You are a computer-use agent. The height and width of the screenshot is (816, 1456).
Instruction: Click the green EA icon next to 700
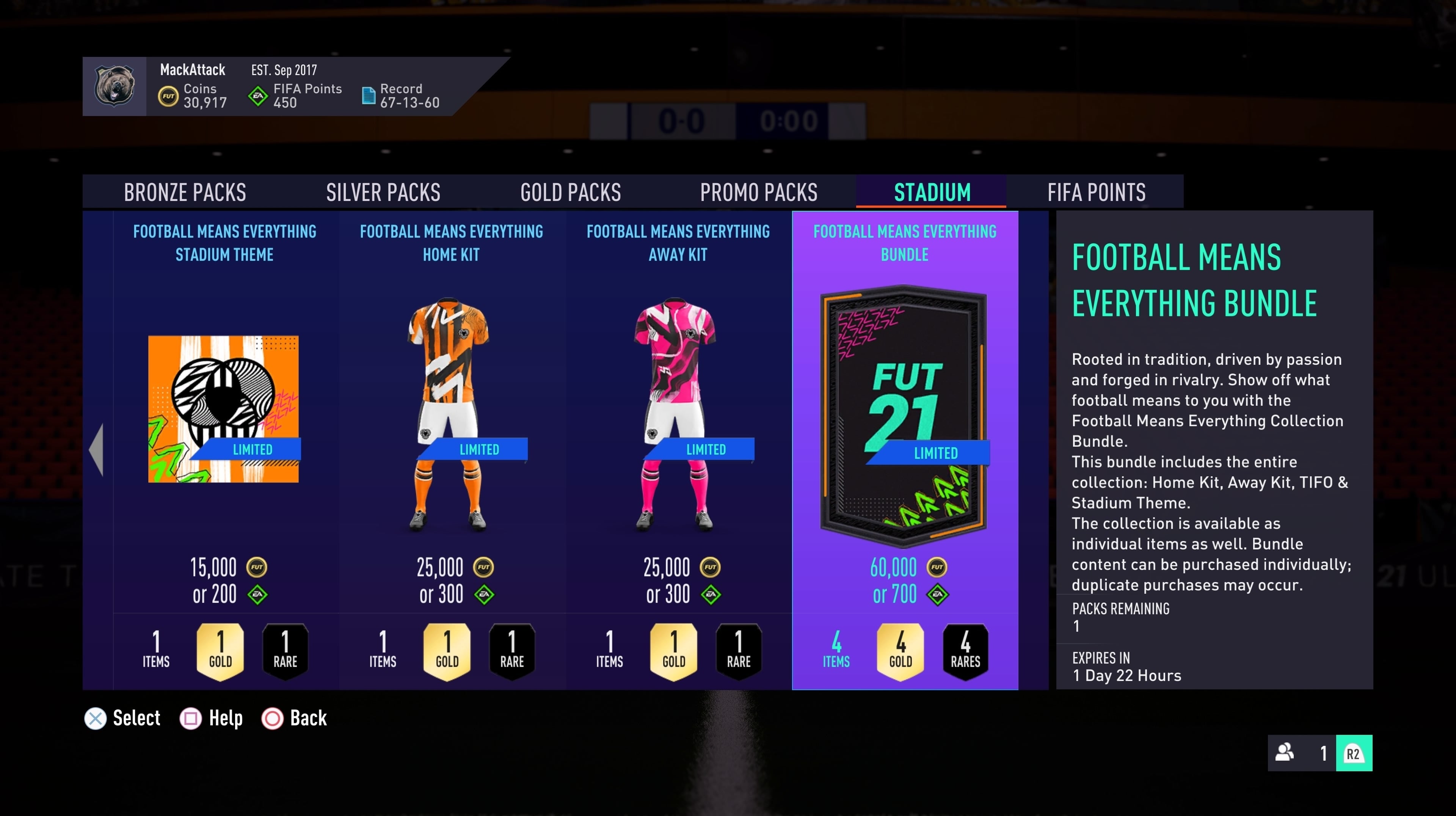(x=938, y=594)
